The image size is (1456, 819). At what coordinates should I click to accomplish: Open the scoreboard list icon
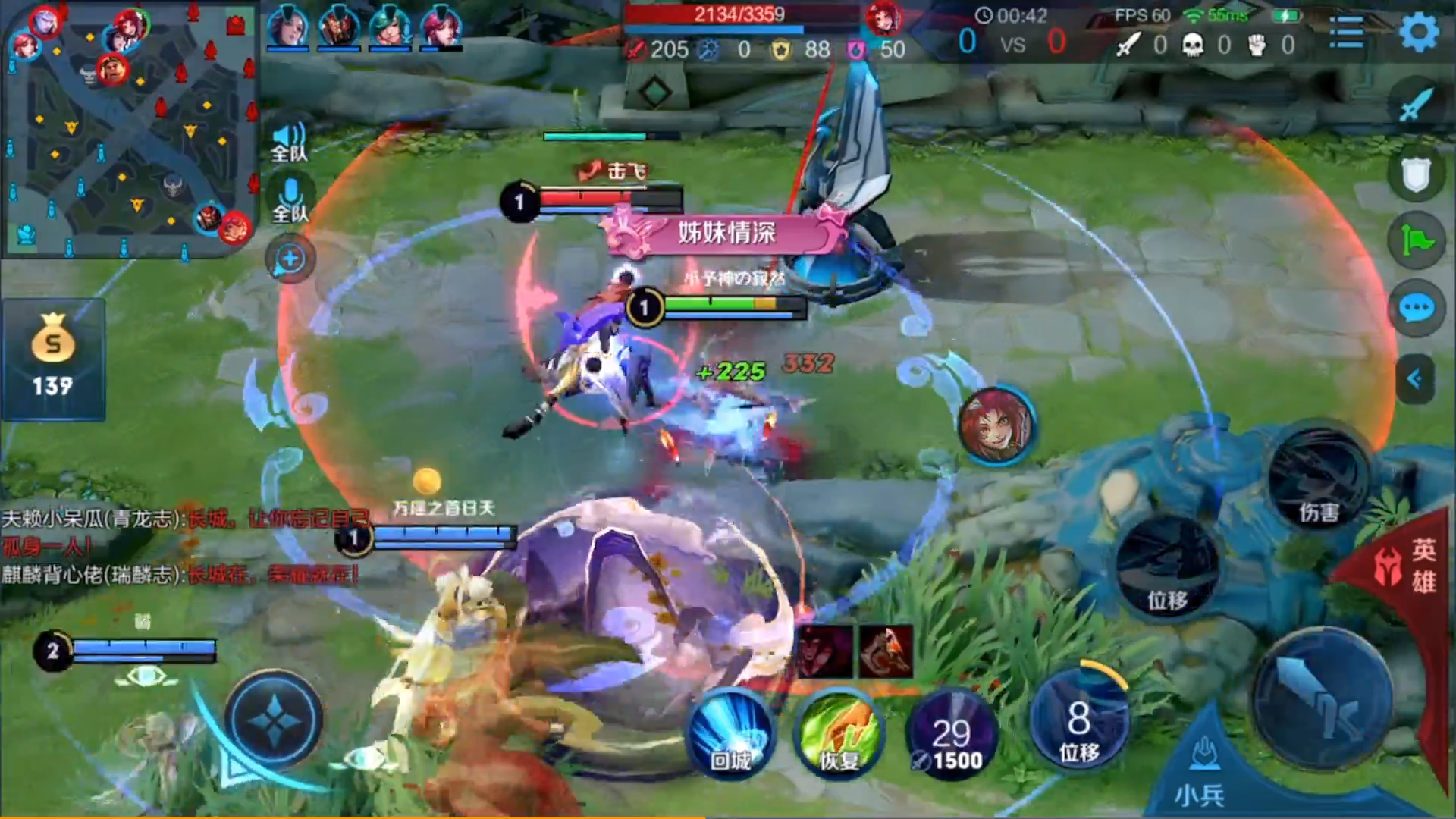pos(1347,33)
